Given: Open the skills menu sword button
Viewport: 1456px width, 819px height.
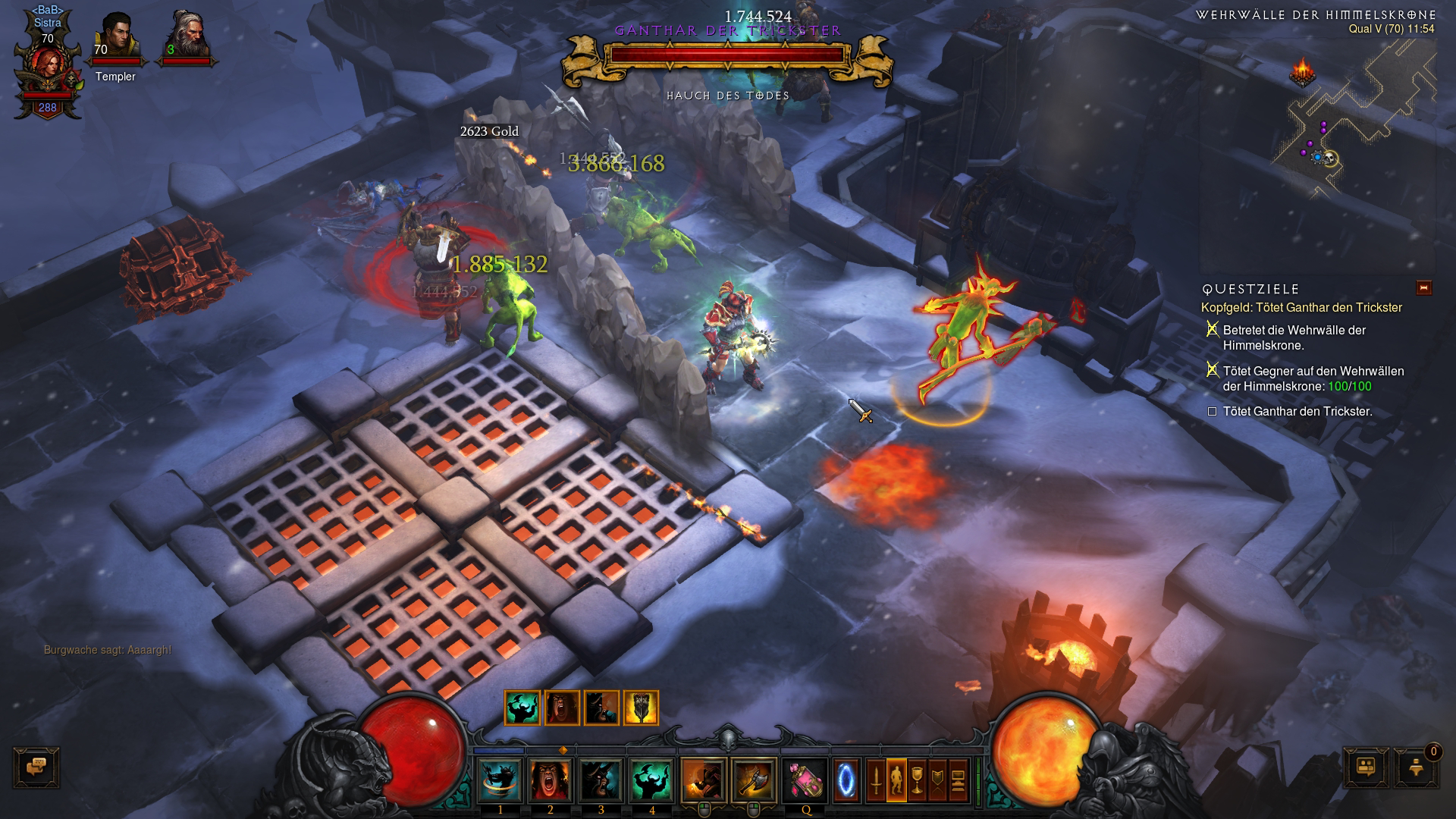Looking at the screenshot, I should tap(876, 780).
